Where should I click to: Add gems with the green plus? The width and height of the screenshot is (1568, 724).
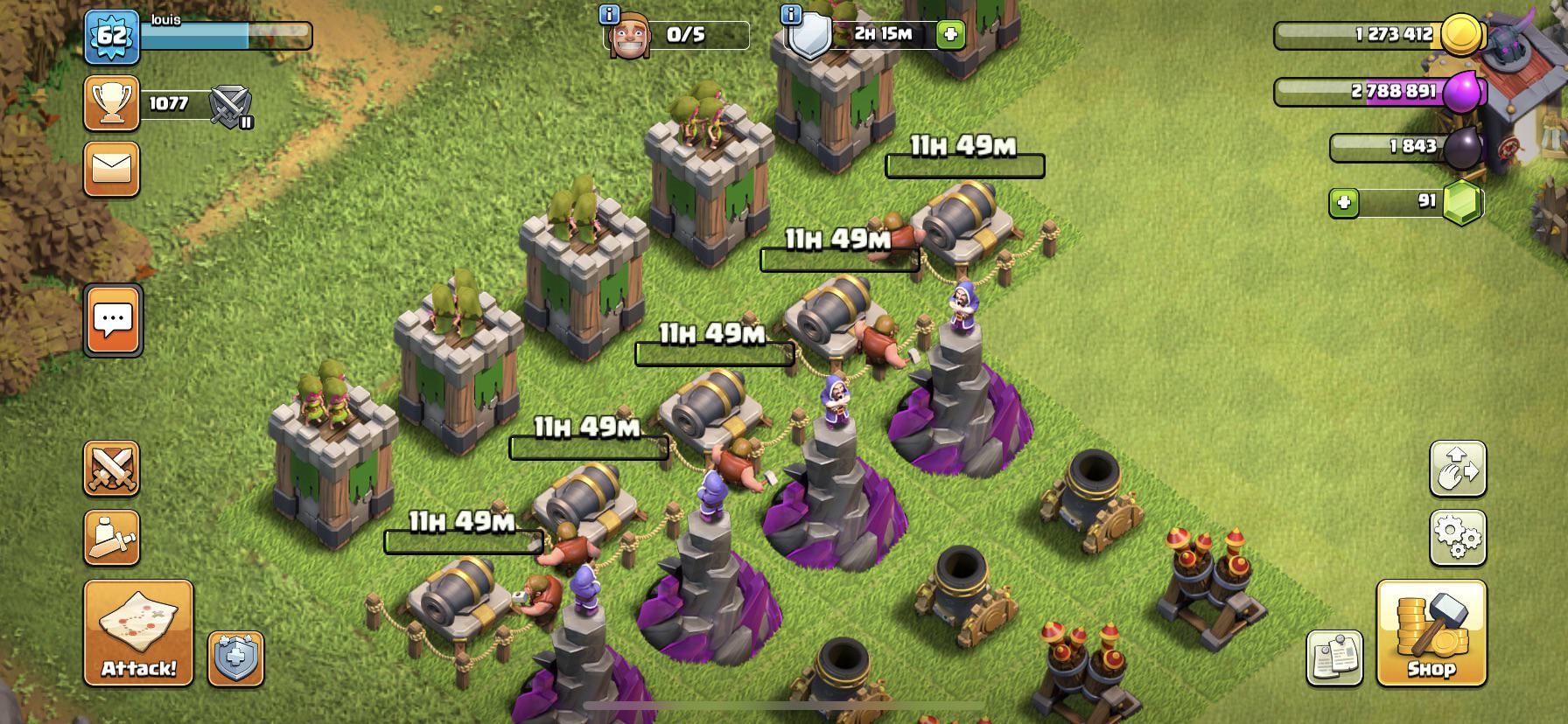pos(1345,204)
